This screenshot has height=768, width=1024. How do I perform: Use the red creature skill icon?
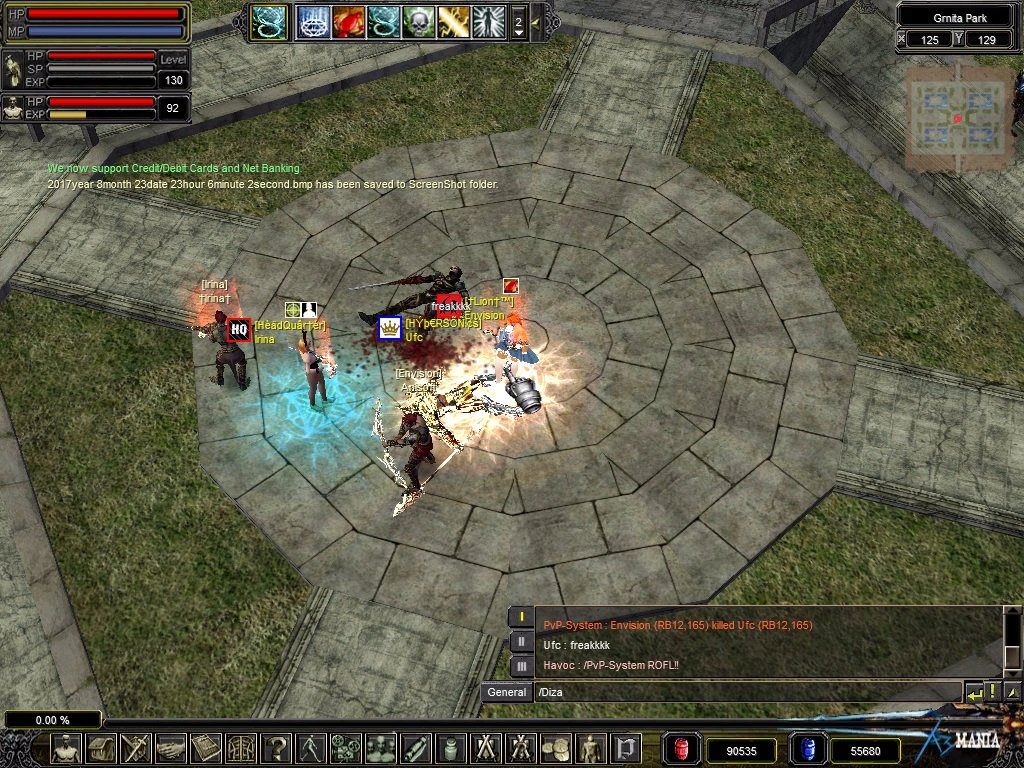coord(348,22)
